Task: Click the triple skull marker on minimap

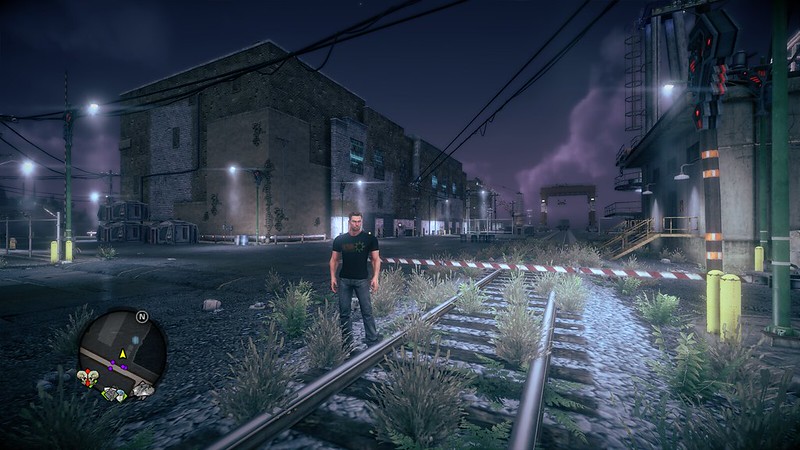Action: (87, 378)
